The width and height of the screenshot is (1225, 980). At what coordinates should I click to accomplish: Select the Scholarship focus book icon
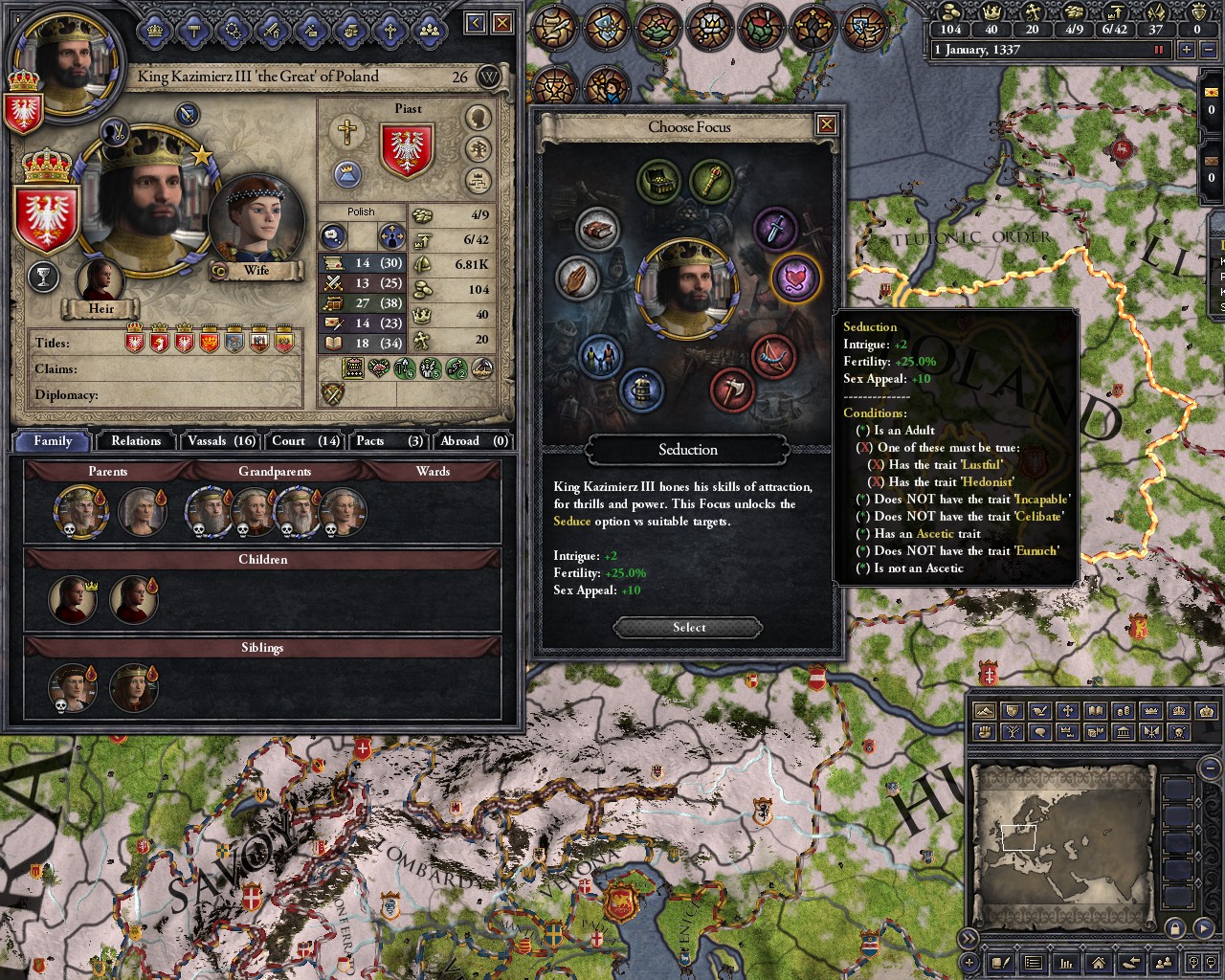point(597,231)
